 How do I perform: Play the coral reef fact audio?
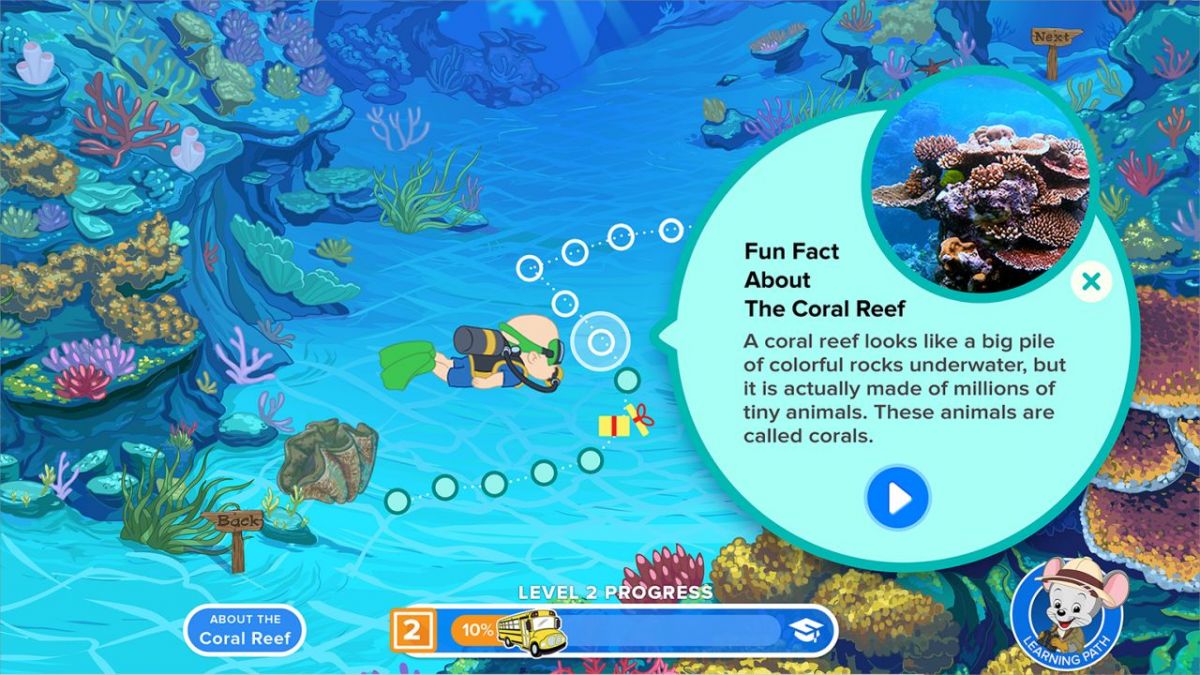[x=897, y=497]
